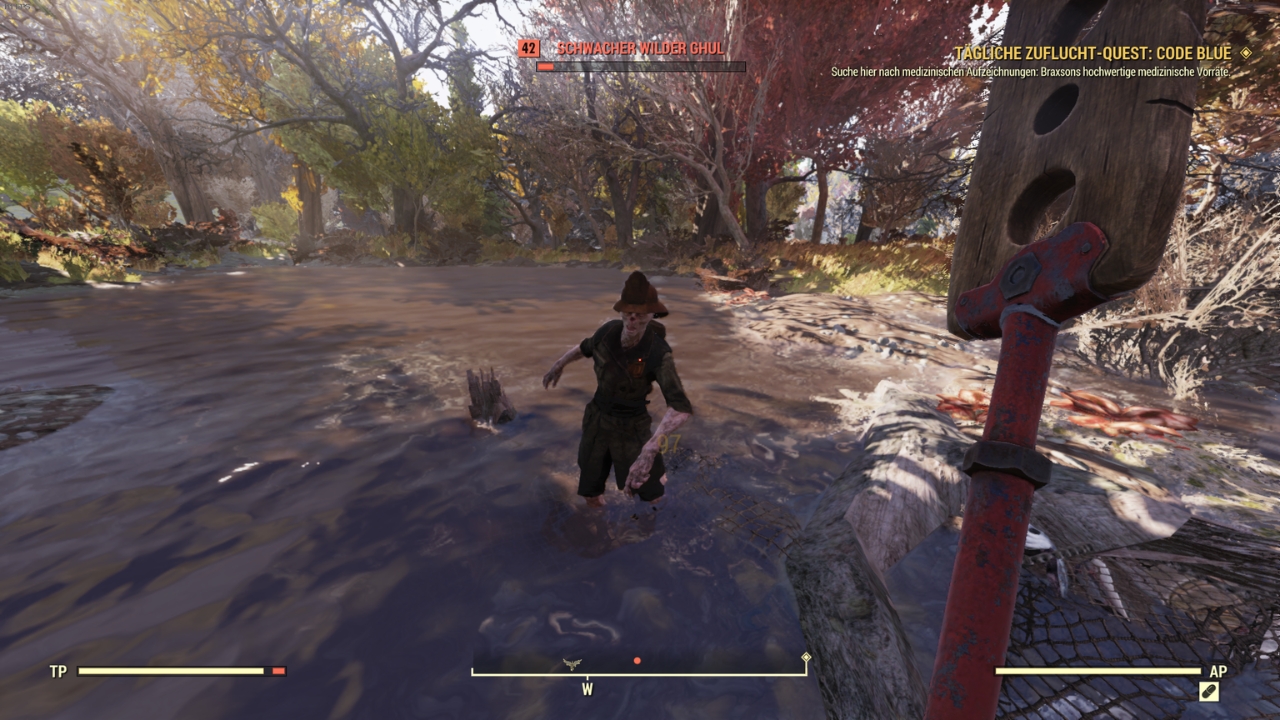Image resolution: width=1280 pixels, height=720 pixels.
Task: Select the diamond quest marker on the compass
Action: tap(806, 658)
